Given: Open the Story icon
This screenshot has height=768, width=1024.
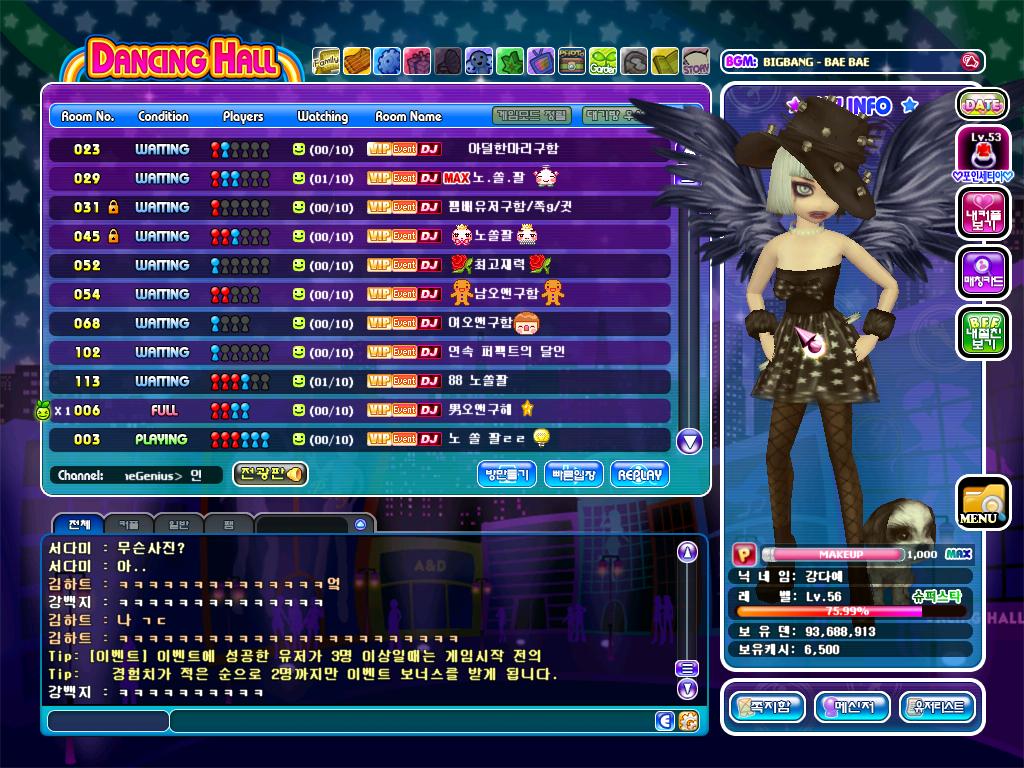Looking at the screenshot, I should point(696,62).
